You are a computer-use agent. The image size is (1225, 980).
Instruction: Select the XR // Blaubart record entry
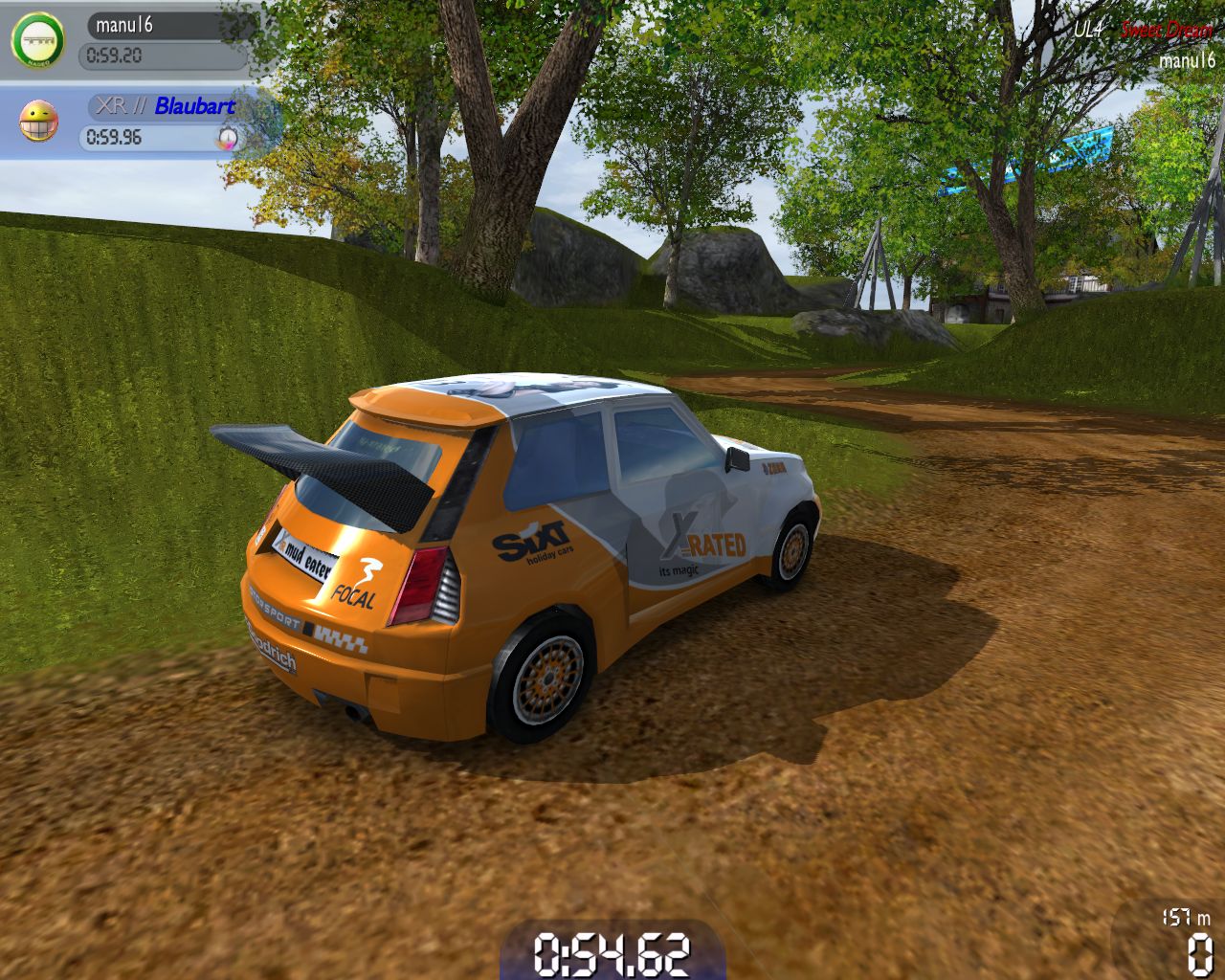click(x=161, y=122)
